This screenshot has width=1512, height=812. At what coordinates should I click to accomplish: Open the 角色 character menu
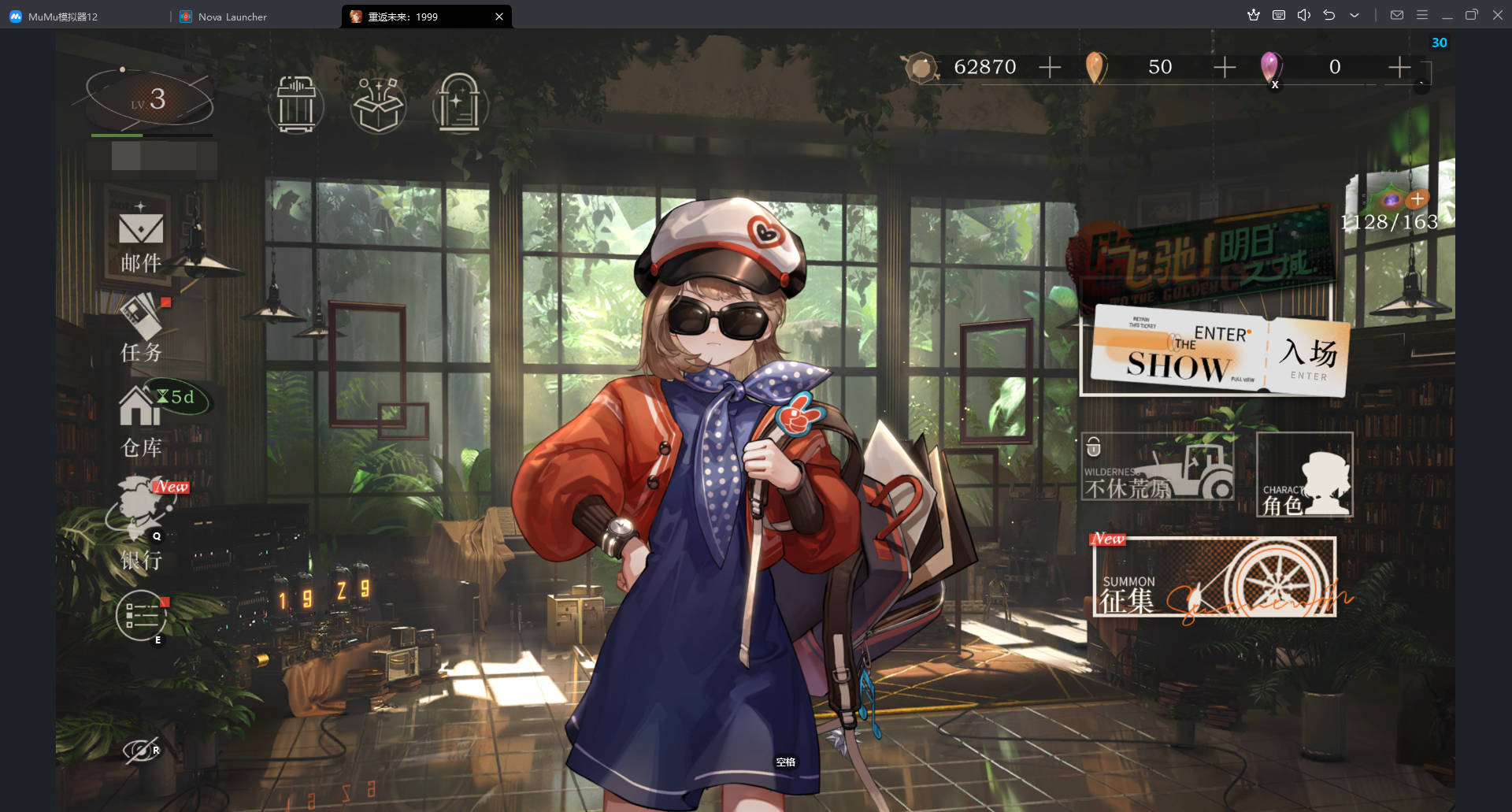coord(1305,474)
